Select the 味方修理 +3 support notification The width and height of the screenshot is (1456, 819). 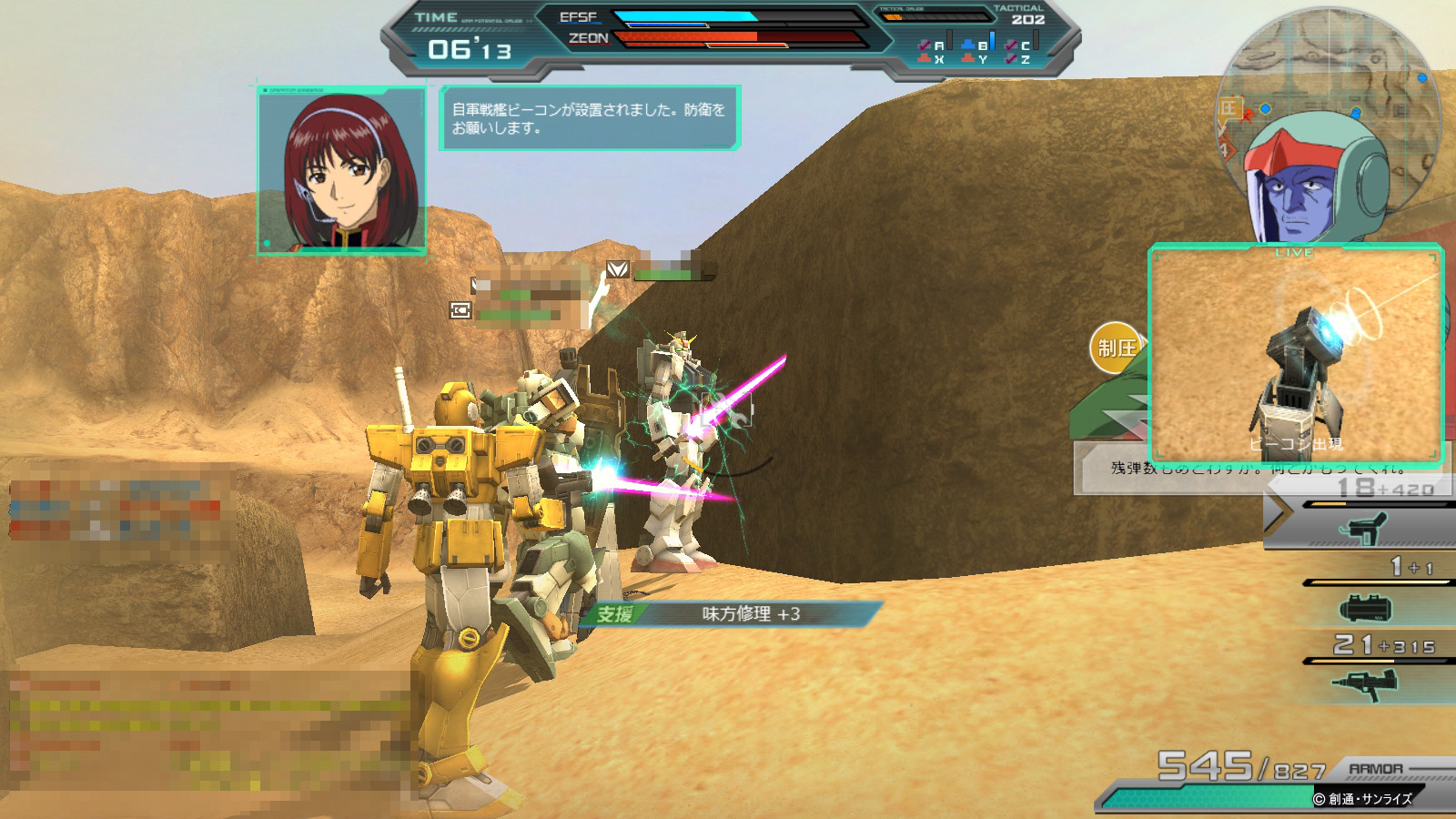pyautogui.click(x=733, y=614)
